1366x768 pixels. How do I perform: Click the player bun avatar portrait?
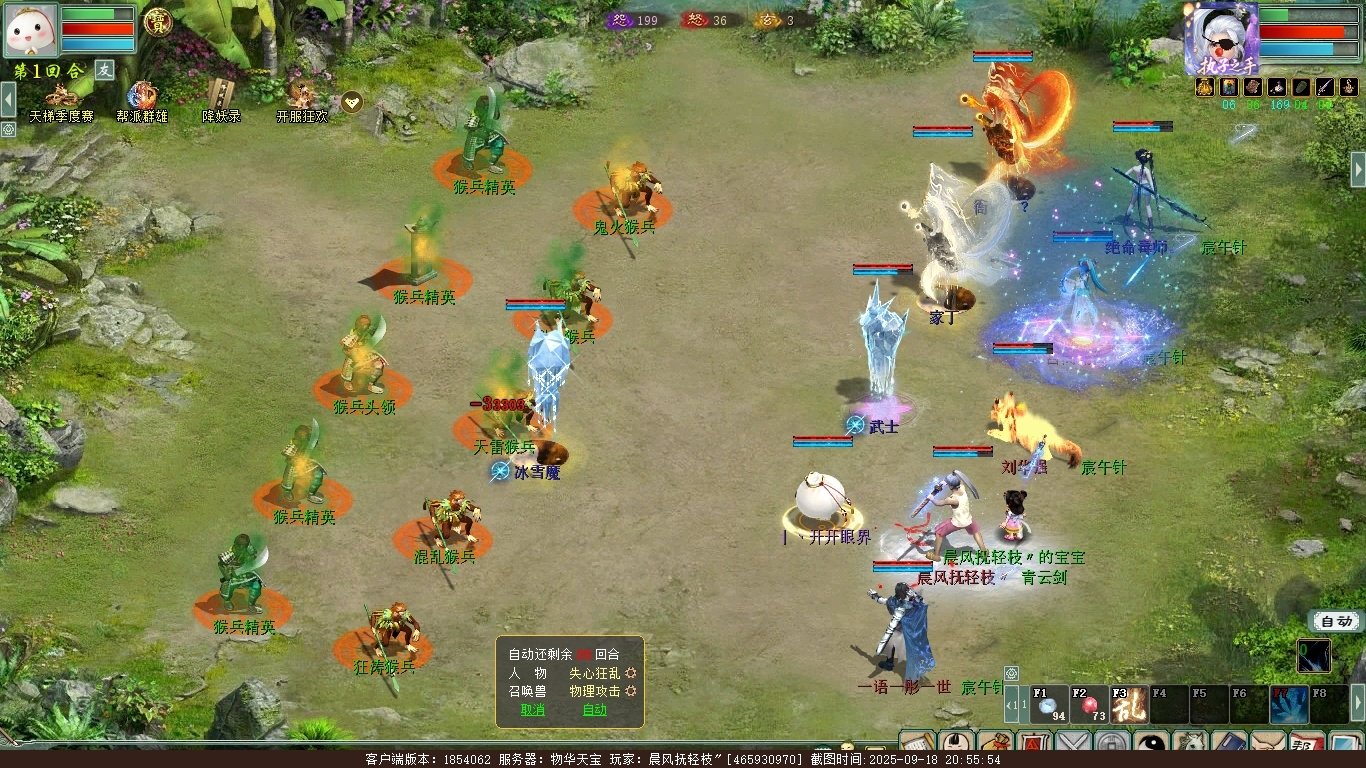click(31, 30)
